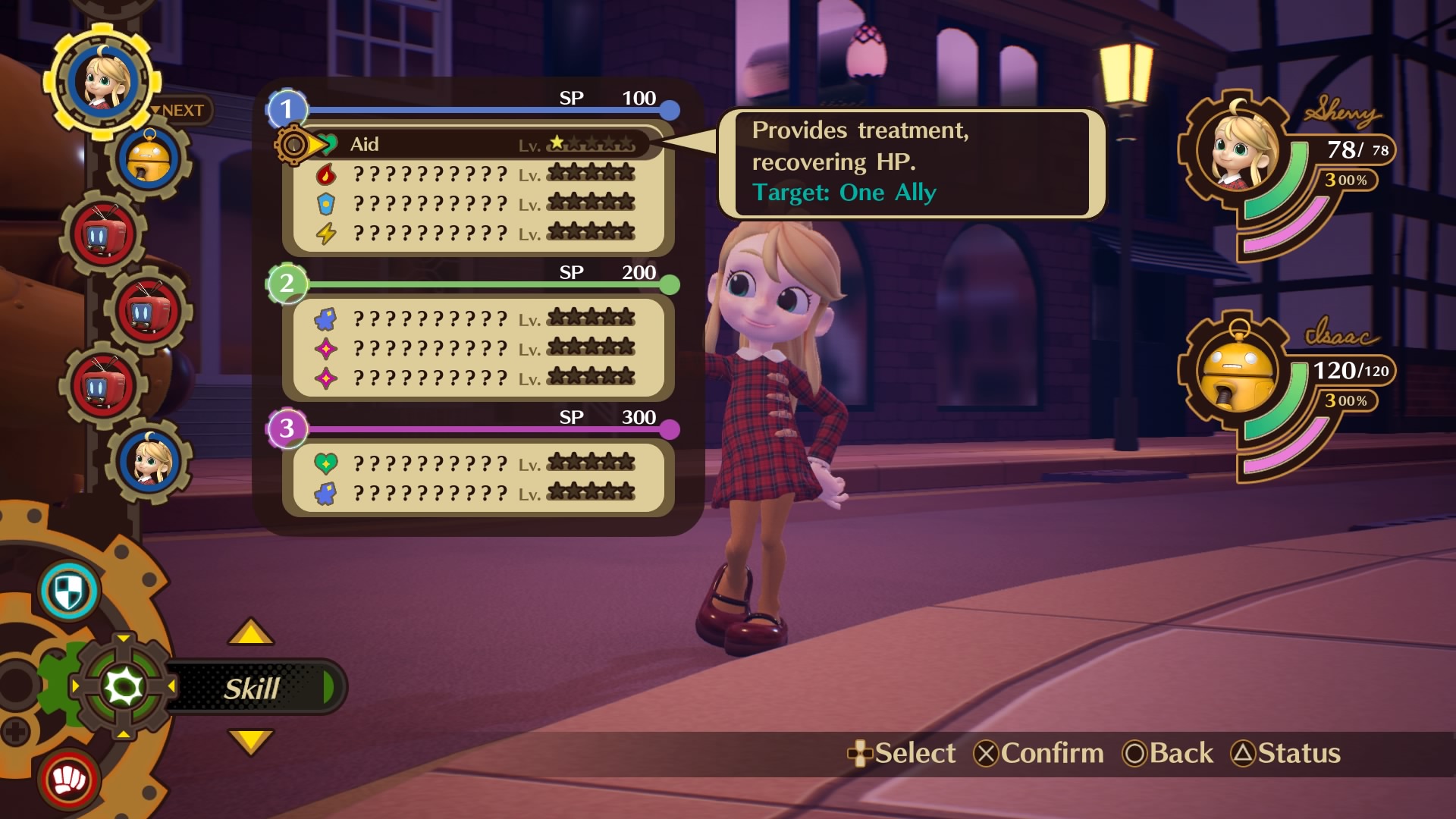Click the purple SP 300 tier badge
The width and height of the screenshot is (1456, 819).
point(287,428)
